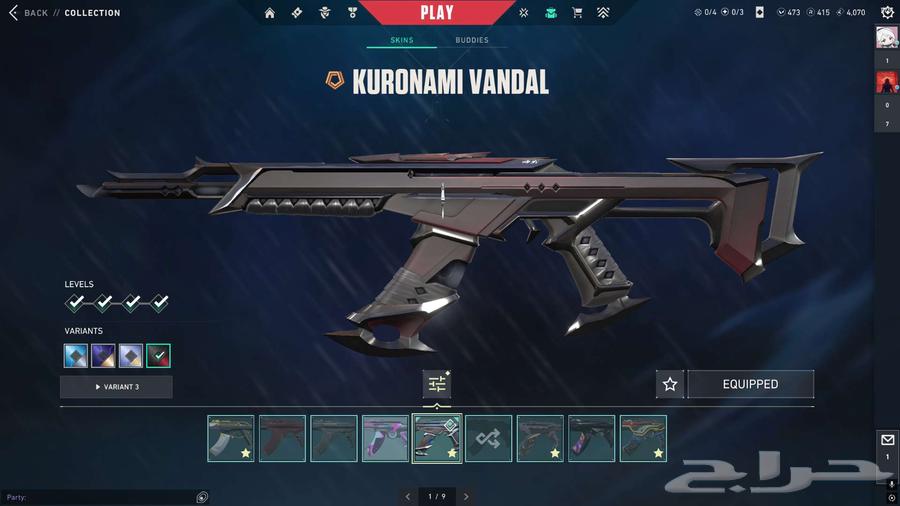This screenshot has height=506, width=900.
Task: Open the skin filter sliders button
Action: click(437, 384)
